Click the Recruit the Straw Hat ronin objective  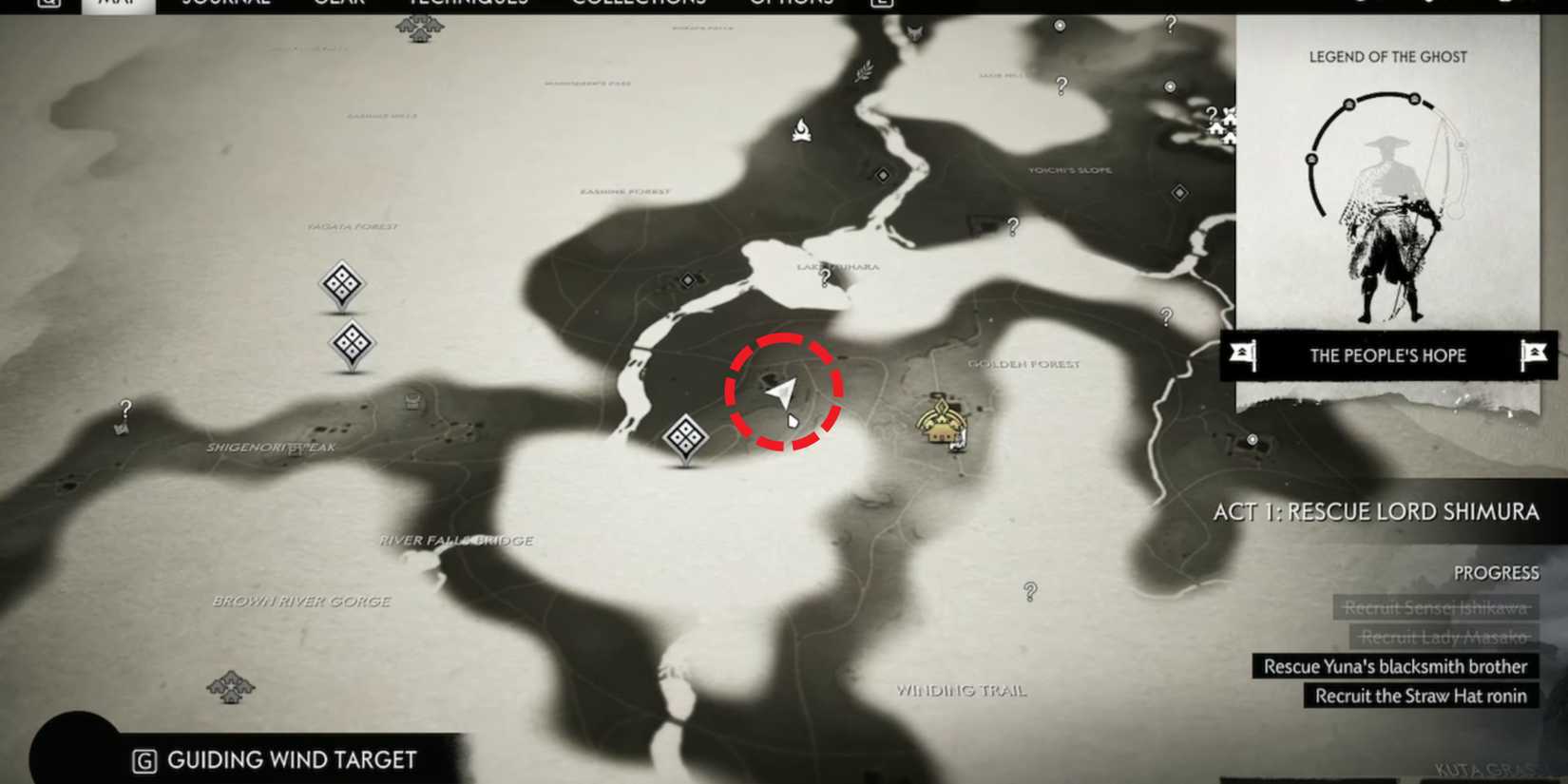pyautogui.click(x=1420, y=696)
